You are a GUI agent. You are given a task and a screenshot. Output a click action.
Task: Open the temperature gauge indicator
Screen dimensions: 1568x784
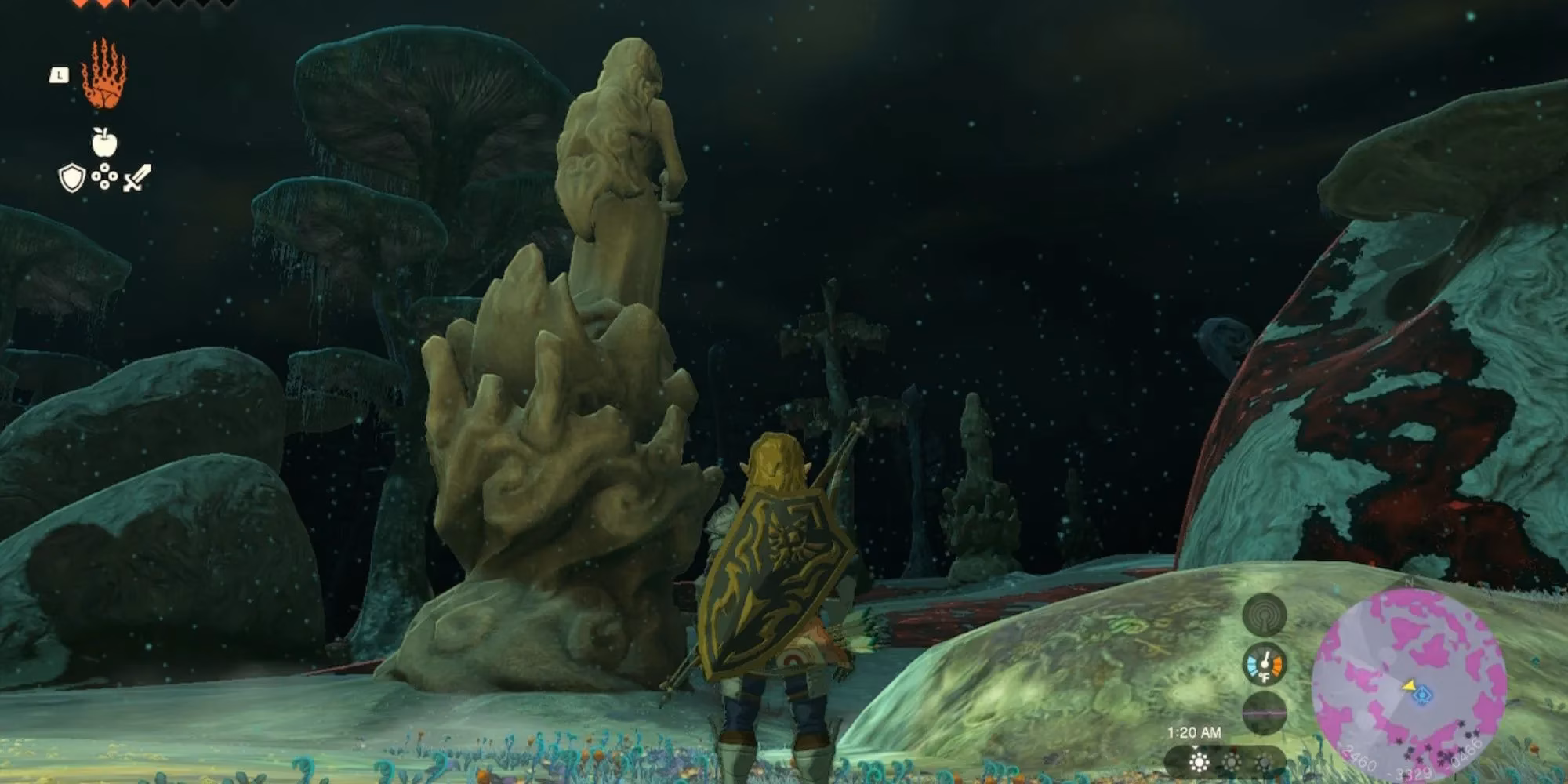point(1266,664)
